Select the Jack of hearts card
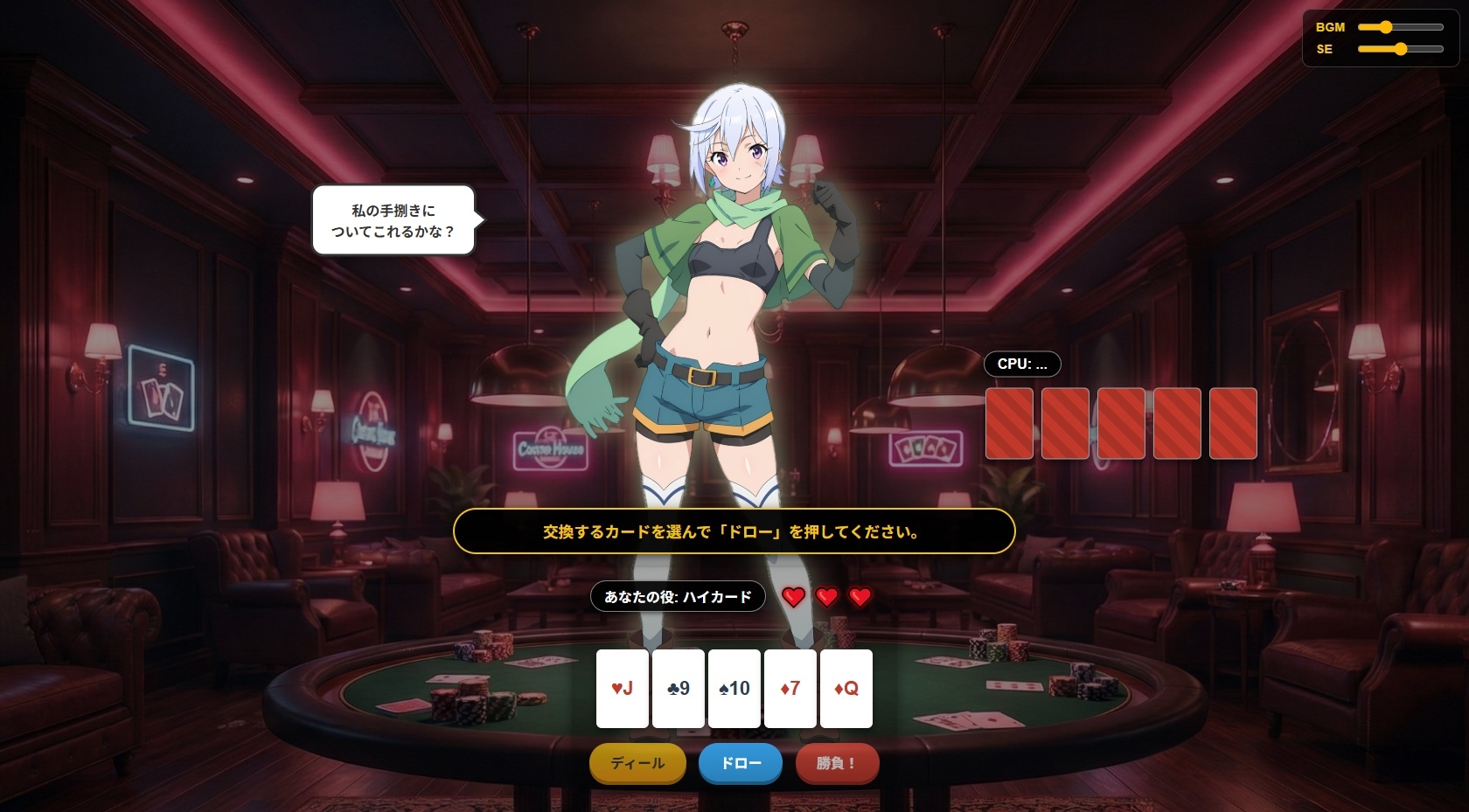1469x812 pixels. [x=623, y=689]
